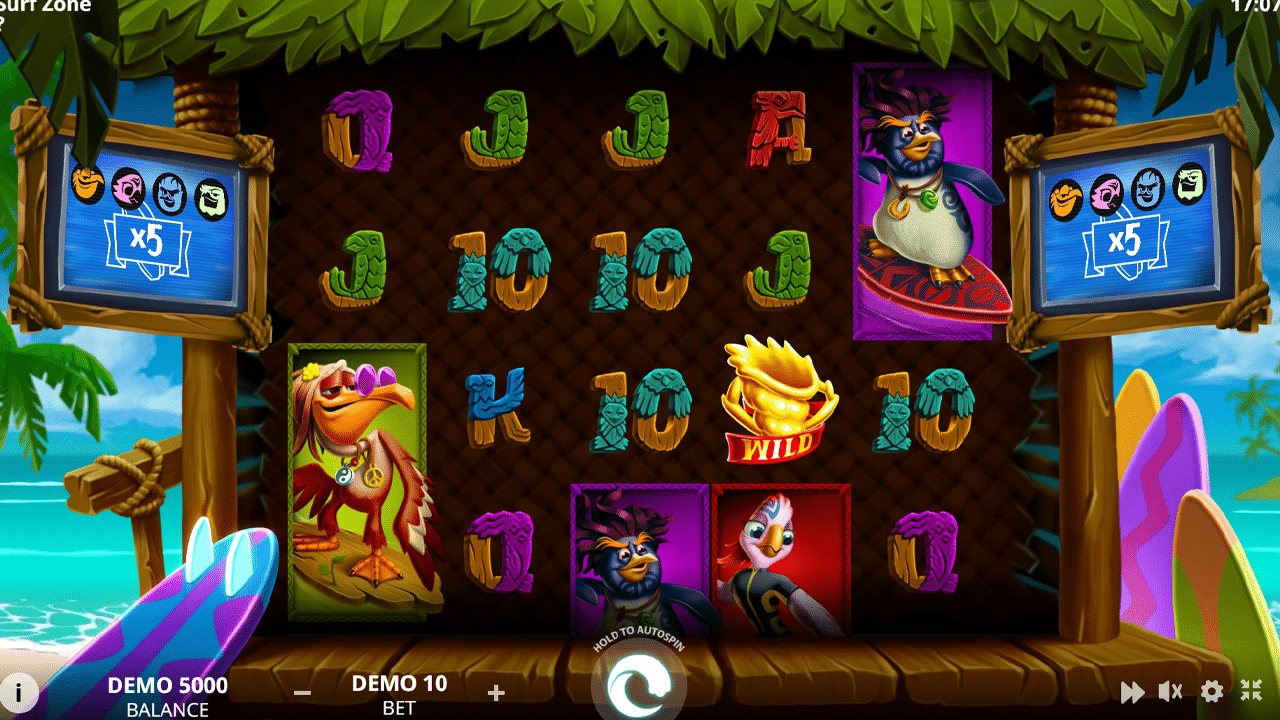The image size is (1280, 720).
Task: Increase the bet with the plus button
Action: (496, 692)
